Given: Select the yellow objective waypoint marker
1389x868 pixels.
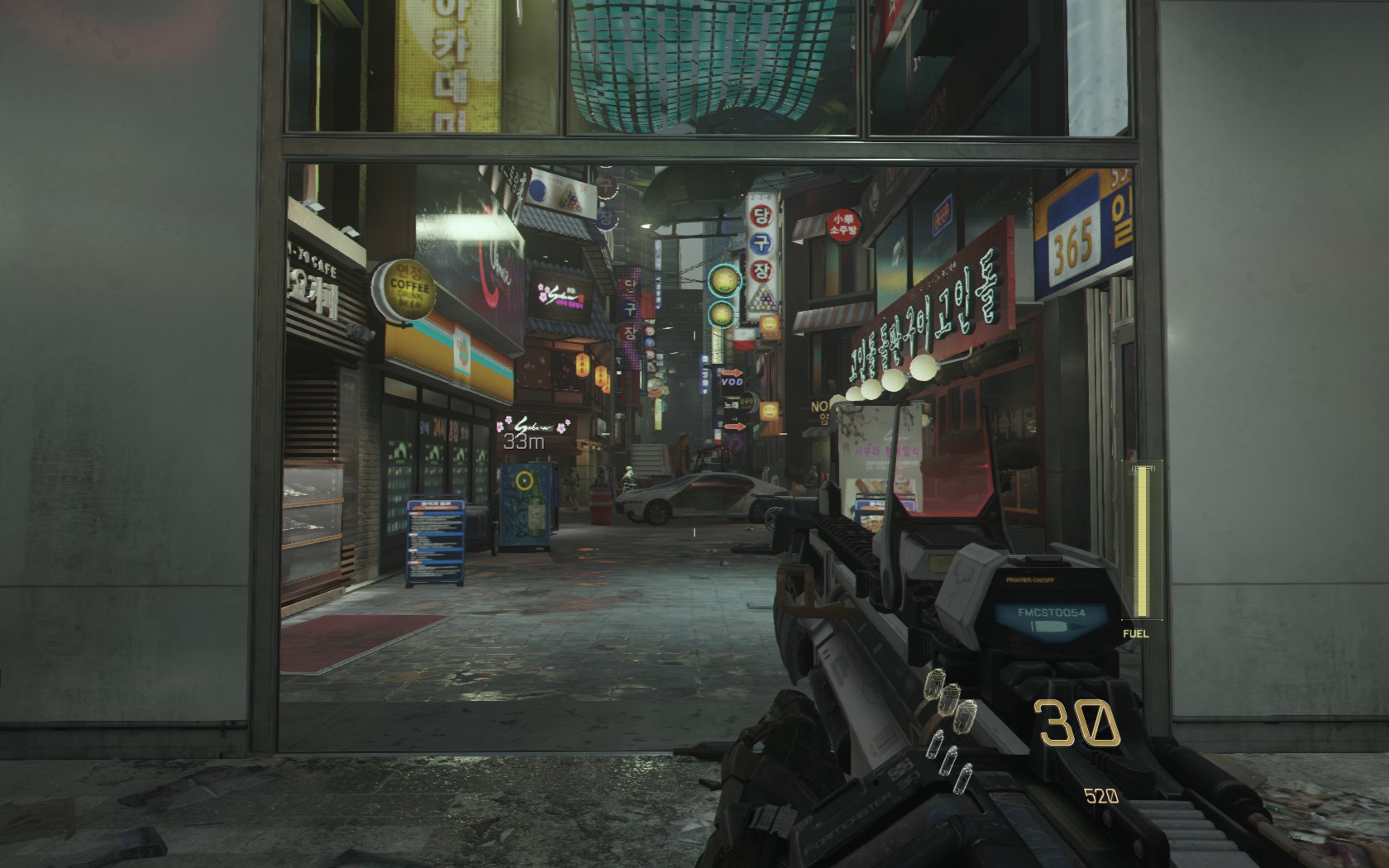Looking at the screenshot, I should (523, 479).
